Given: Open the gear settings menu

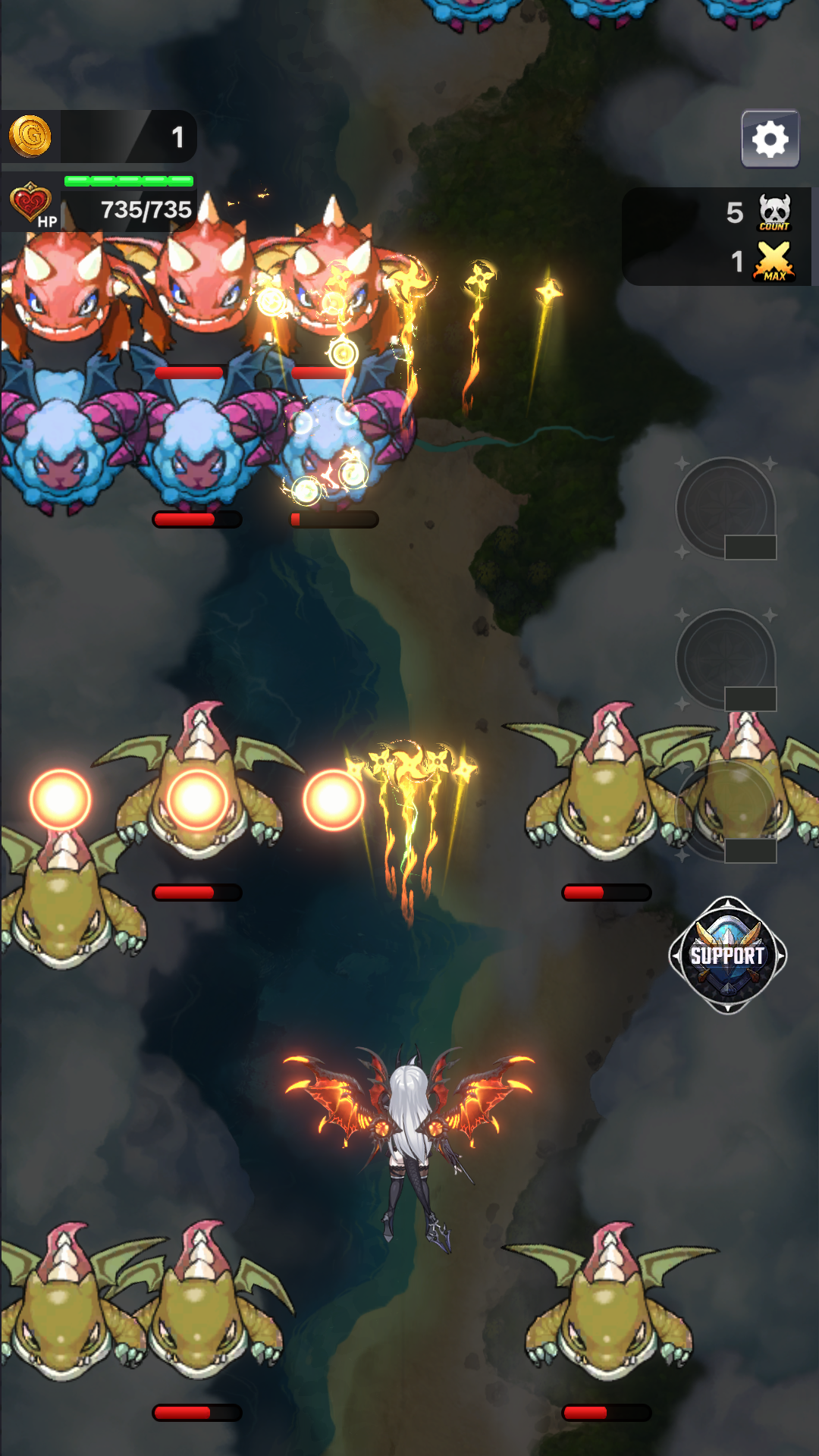Looking at the screenshot, I should pyautogui.click(x=770, y=139).
